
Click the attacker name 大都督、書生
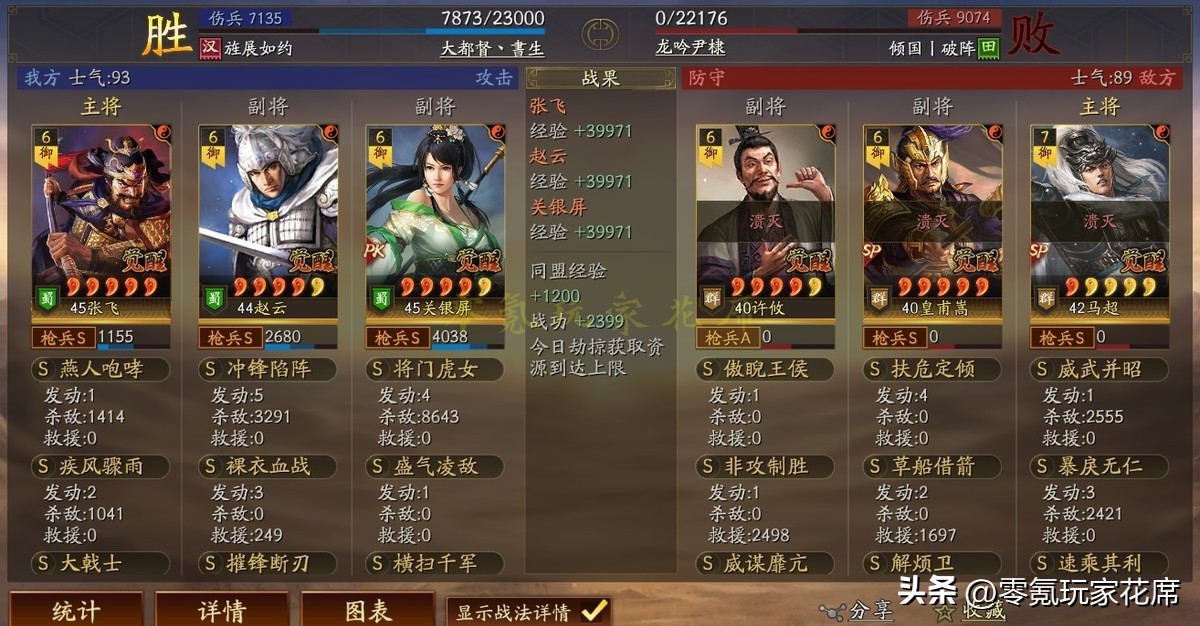[x=492, y=48]
